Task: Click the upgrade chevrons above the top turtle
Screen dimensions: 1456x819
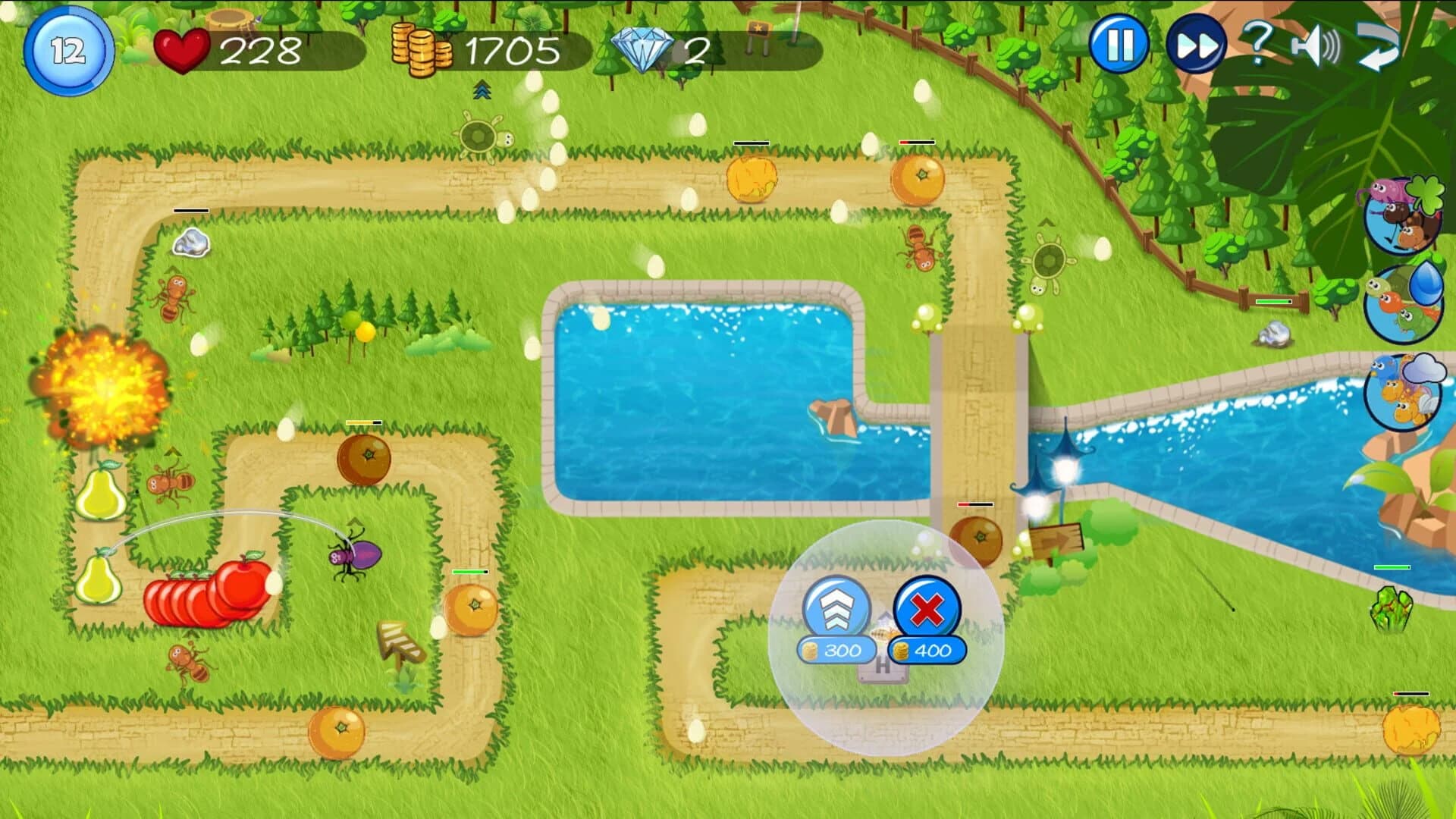Action: 482,91
